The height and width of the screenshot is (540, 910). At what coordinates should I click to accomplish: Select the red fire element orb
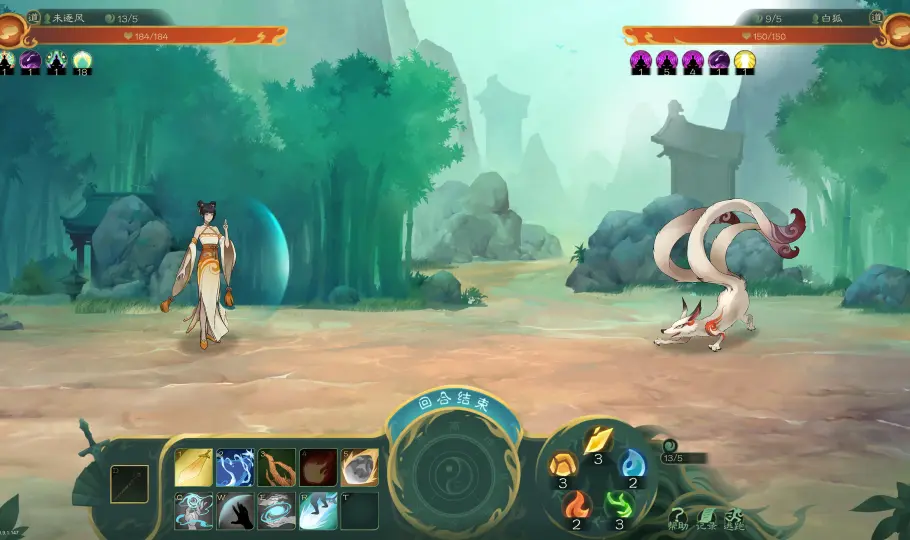[x=577, y=505]
